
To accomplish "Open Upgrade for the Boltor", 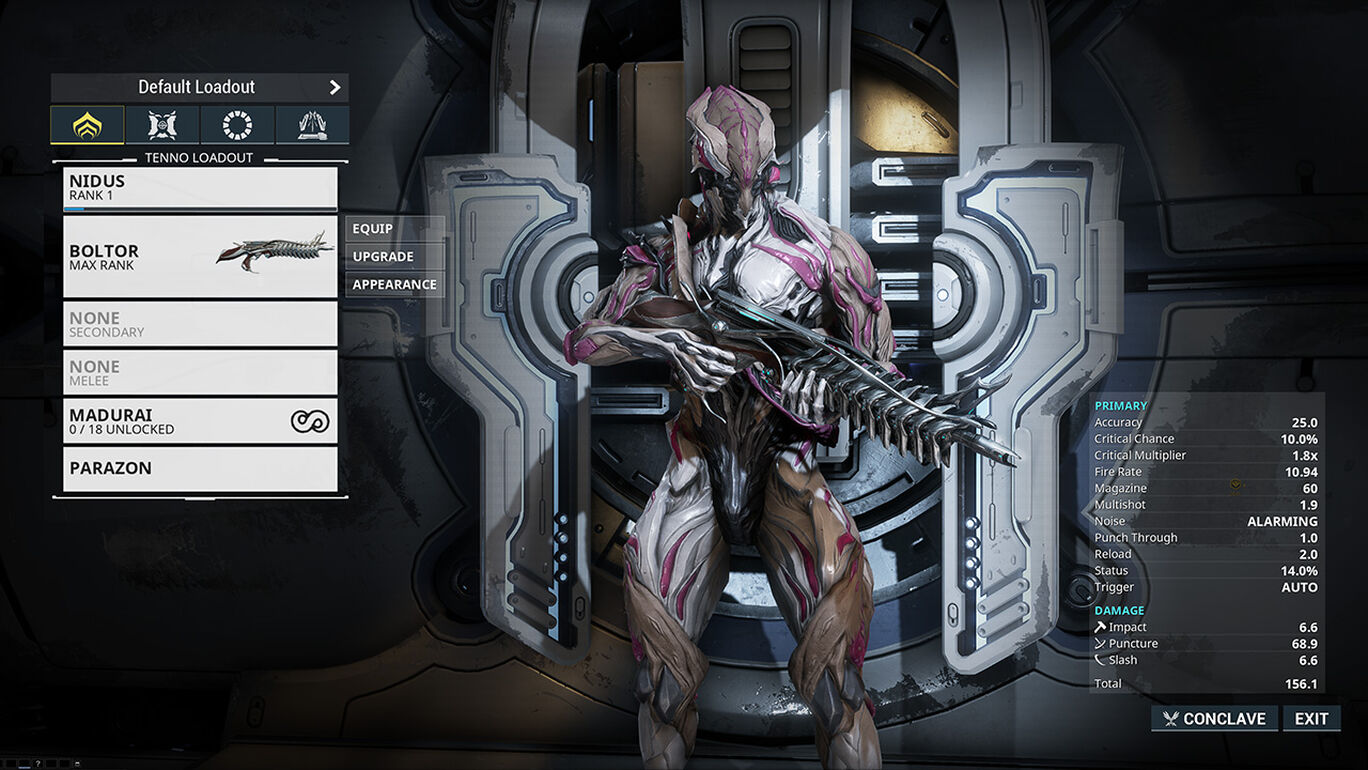I will pyautogui.click(x=394, y=257).
